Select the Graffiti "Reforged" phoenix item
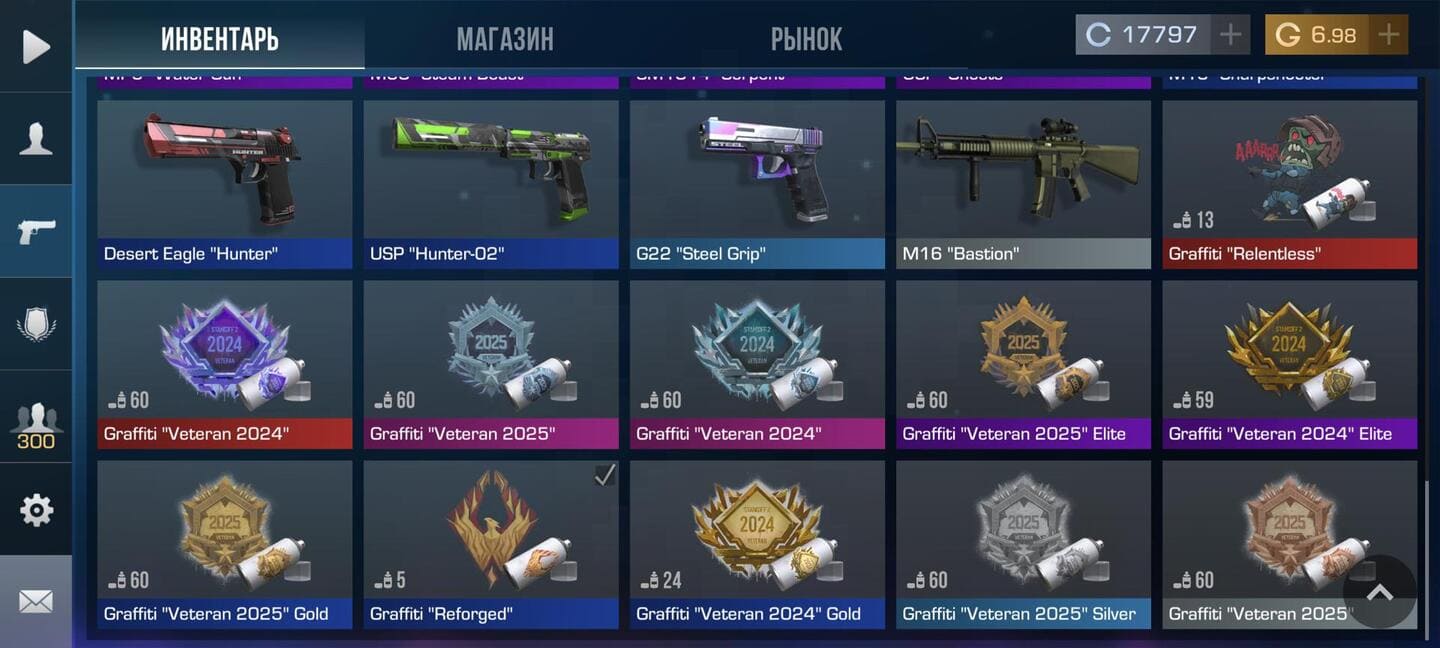The image size is (1440, 648). tap(491, 544)
